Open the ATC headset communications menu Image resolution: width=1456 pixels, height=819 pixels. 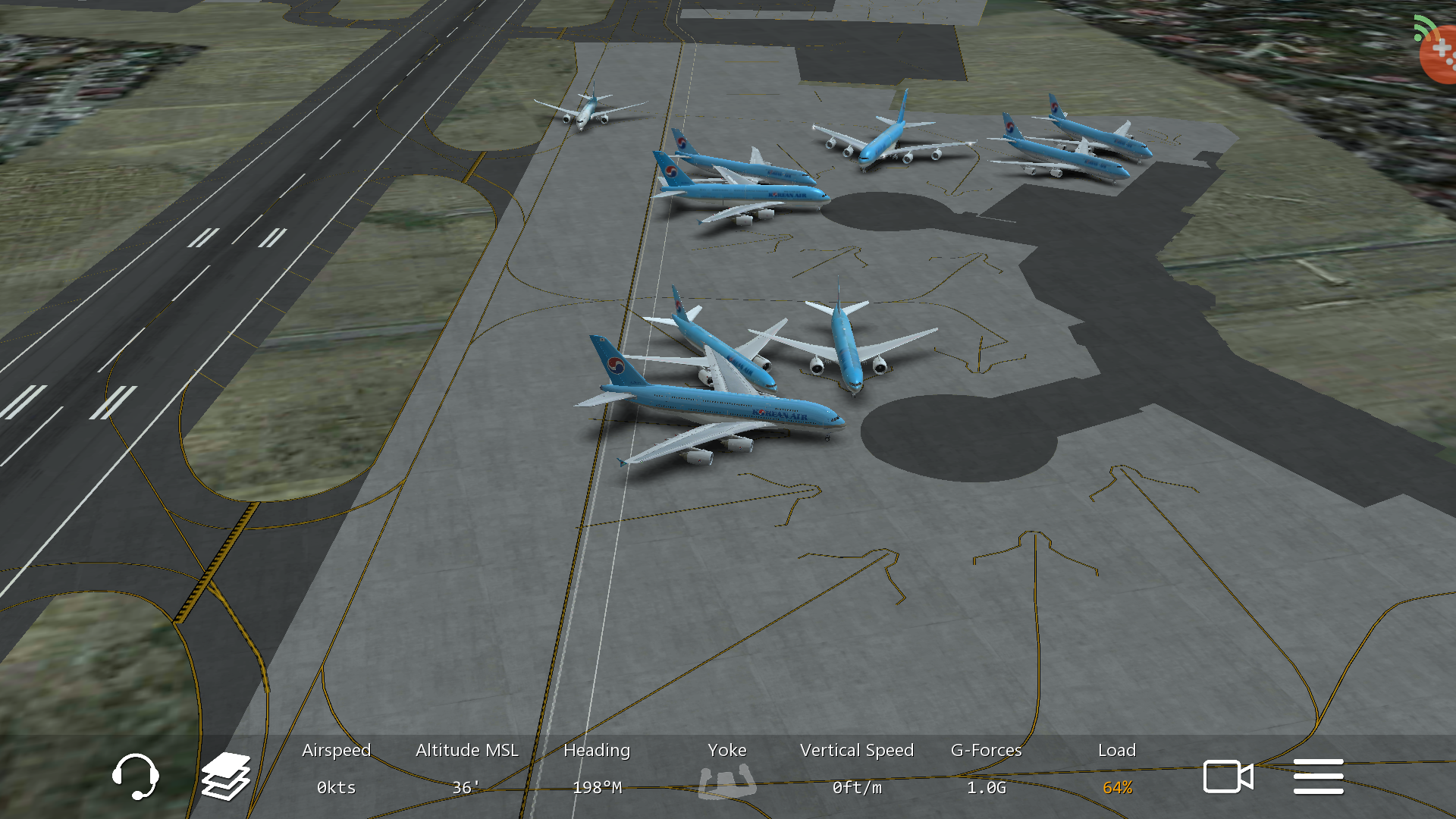136,777
